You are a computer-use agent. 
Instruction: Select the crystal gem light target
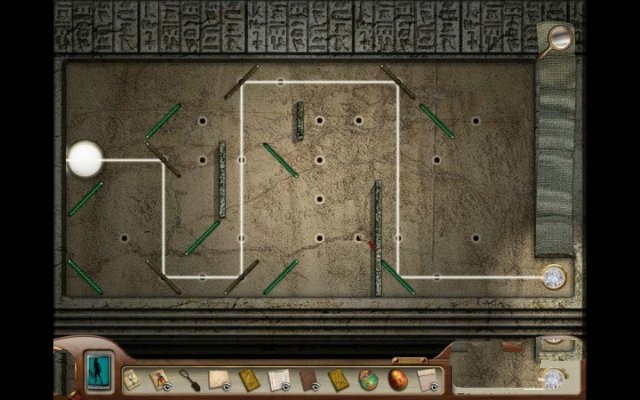click(x=553, y=277)
